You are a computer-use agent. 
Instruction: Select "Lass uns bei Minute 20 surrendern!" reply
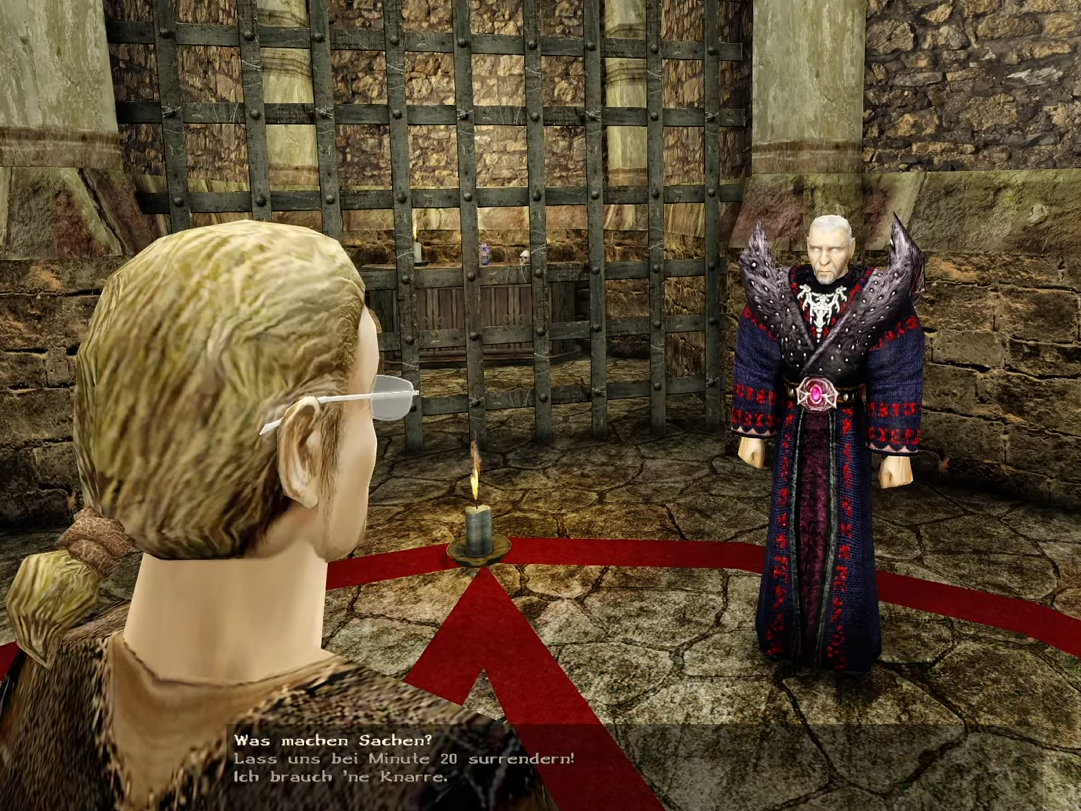click(404, 759)
